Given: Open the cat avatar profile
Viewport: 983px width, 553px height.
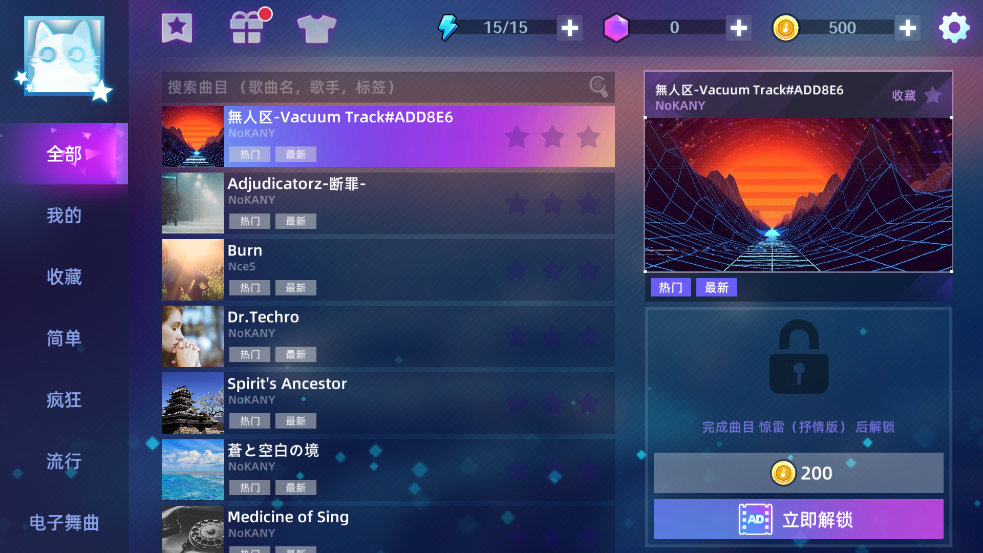Looking at the screenshot, I should (64, 56).
